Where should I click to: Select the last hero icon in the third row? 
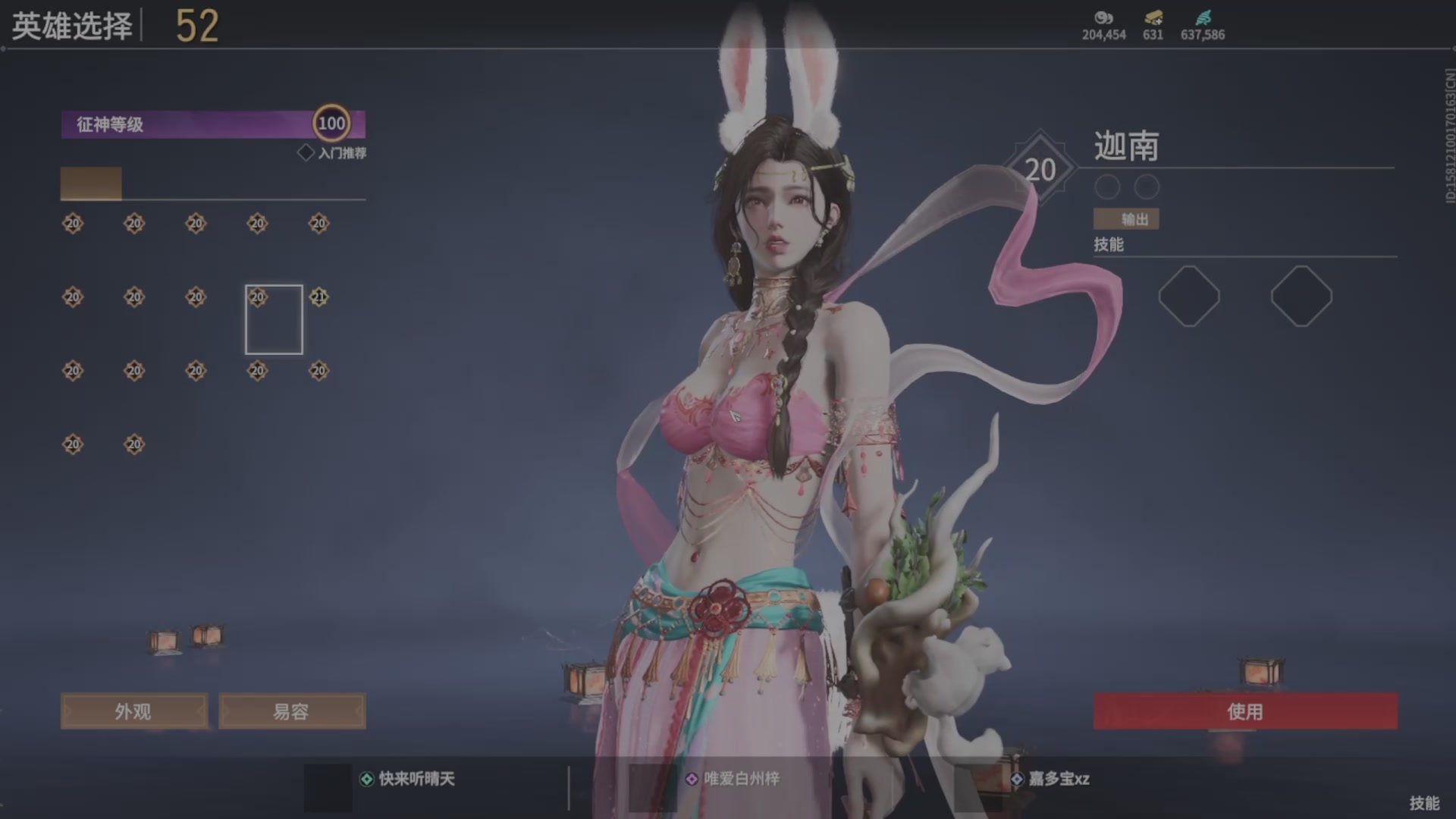[x=317, y=371]
